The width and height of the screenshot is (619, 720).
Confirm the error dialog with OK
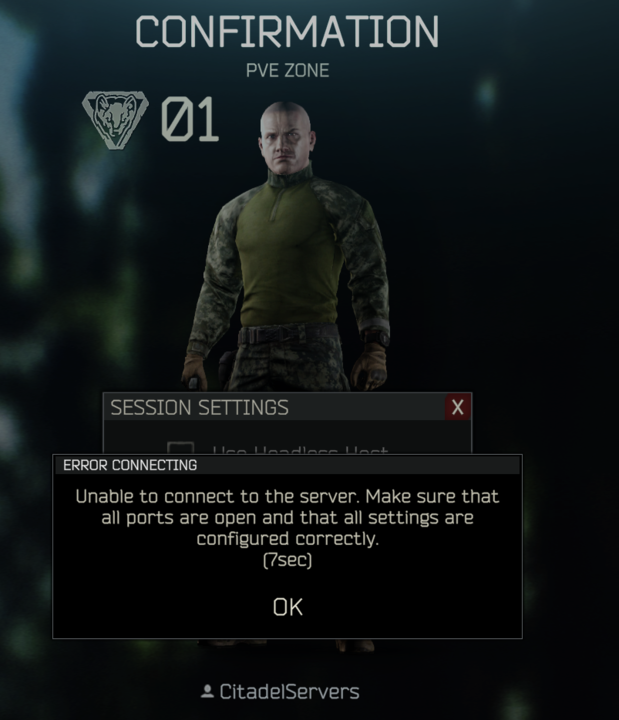tap(287, 606)
